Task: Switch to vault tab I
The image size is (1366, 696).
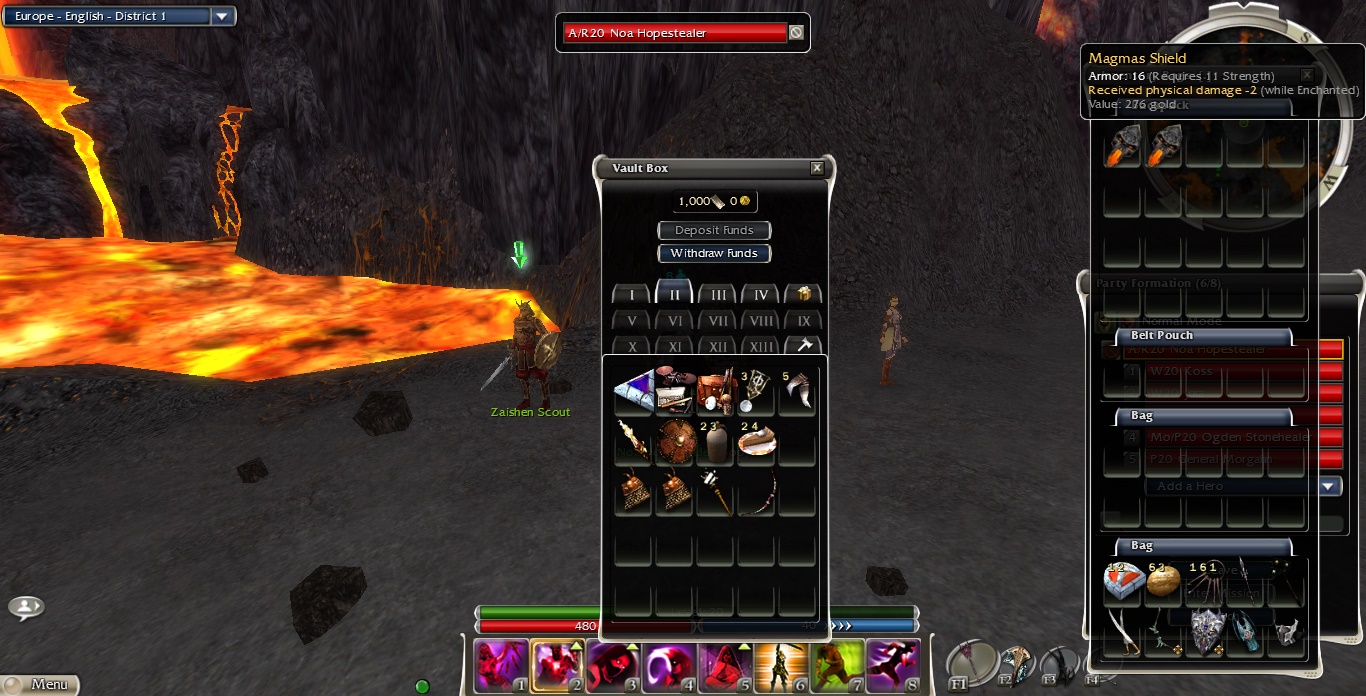Action: click(x=631, y=295)
